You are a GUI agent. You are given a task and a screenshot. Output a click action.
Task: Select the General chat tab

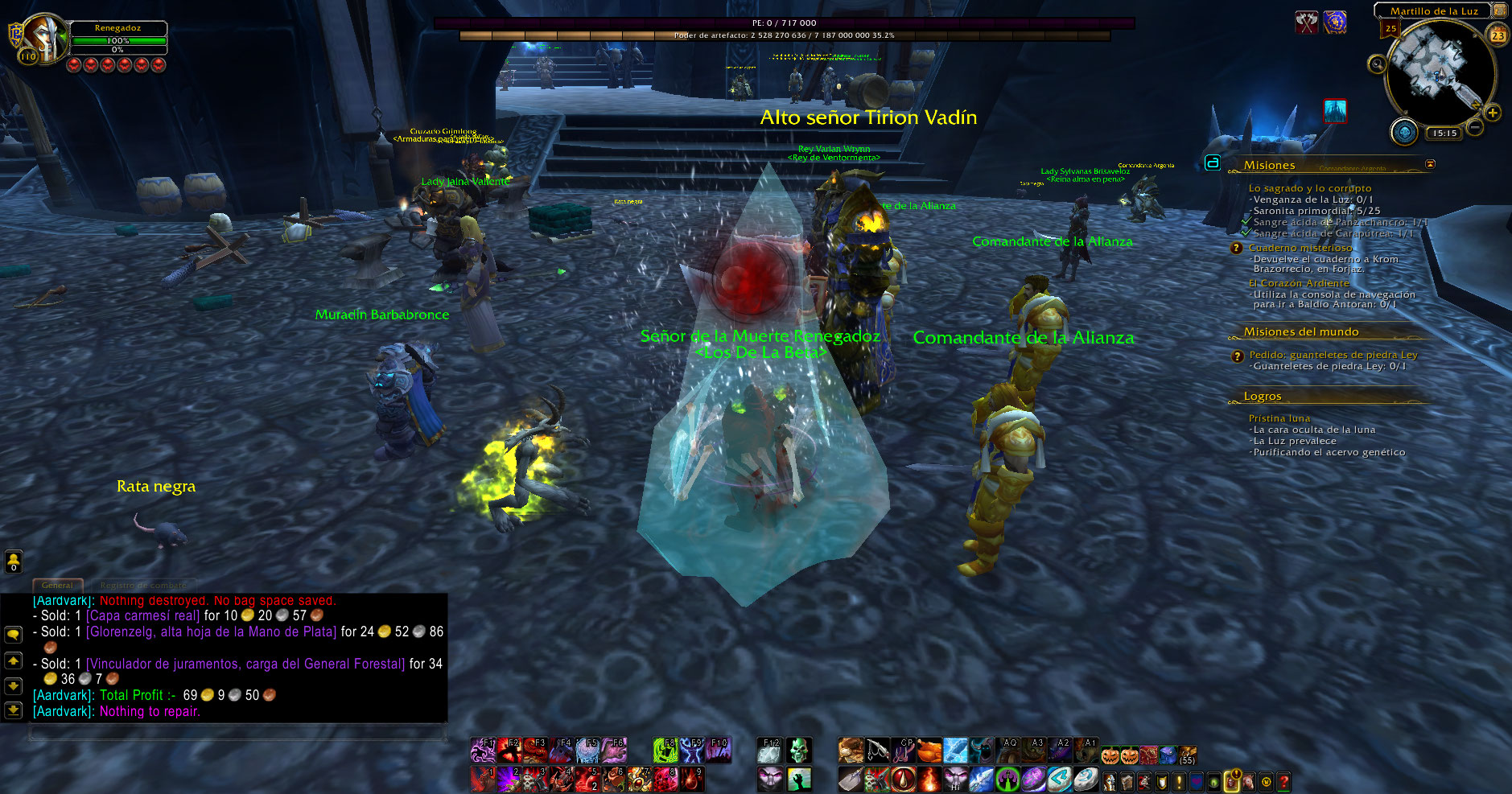pos(57,585)
